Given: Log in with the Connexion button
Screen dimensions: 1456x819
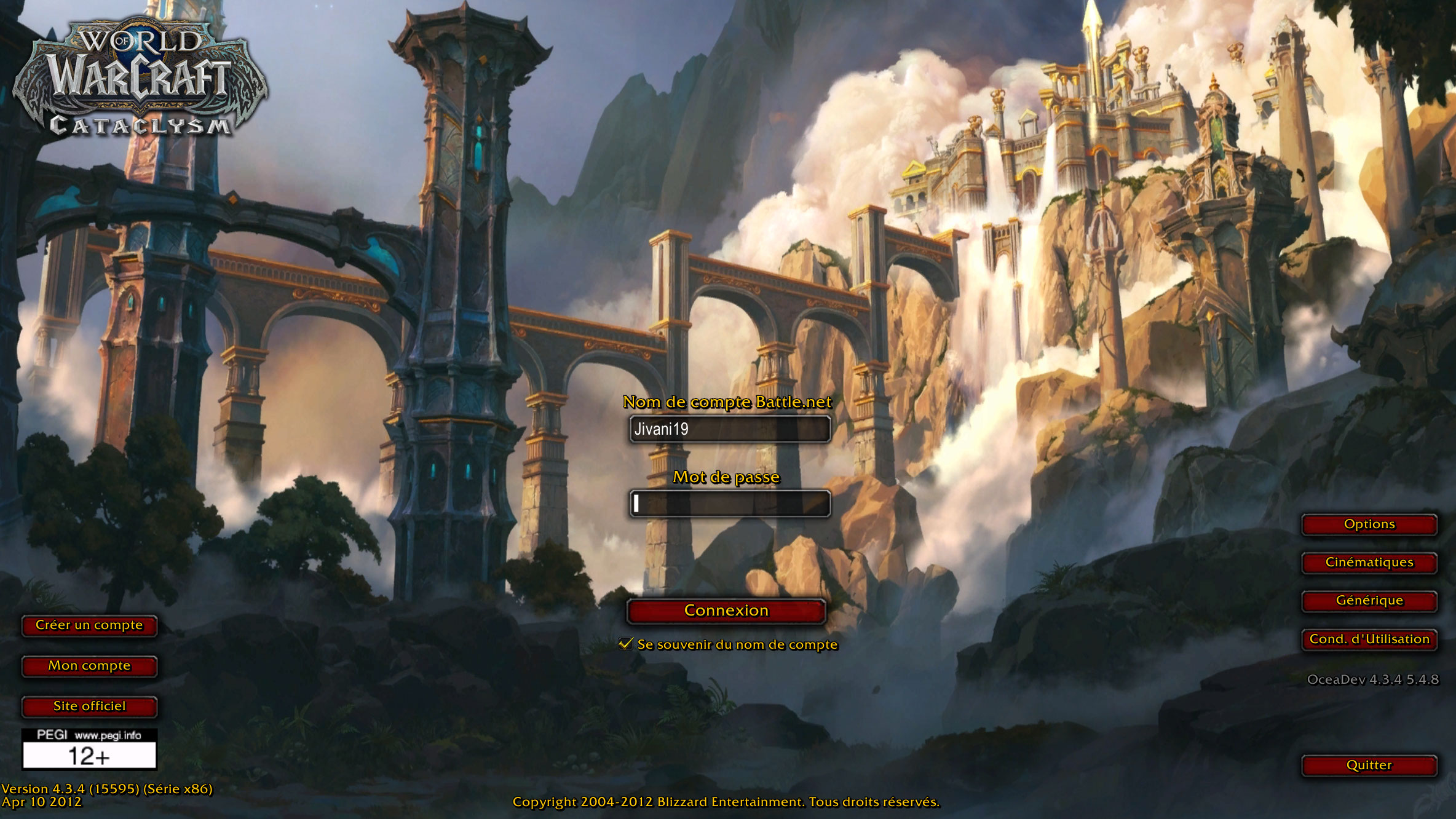Looking at the screenshot, I should 726,611.
